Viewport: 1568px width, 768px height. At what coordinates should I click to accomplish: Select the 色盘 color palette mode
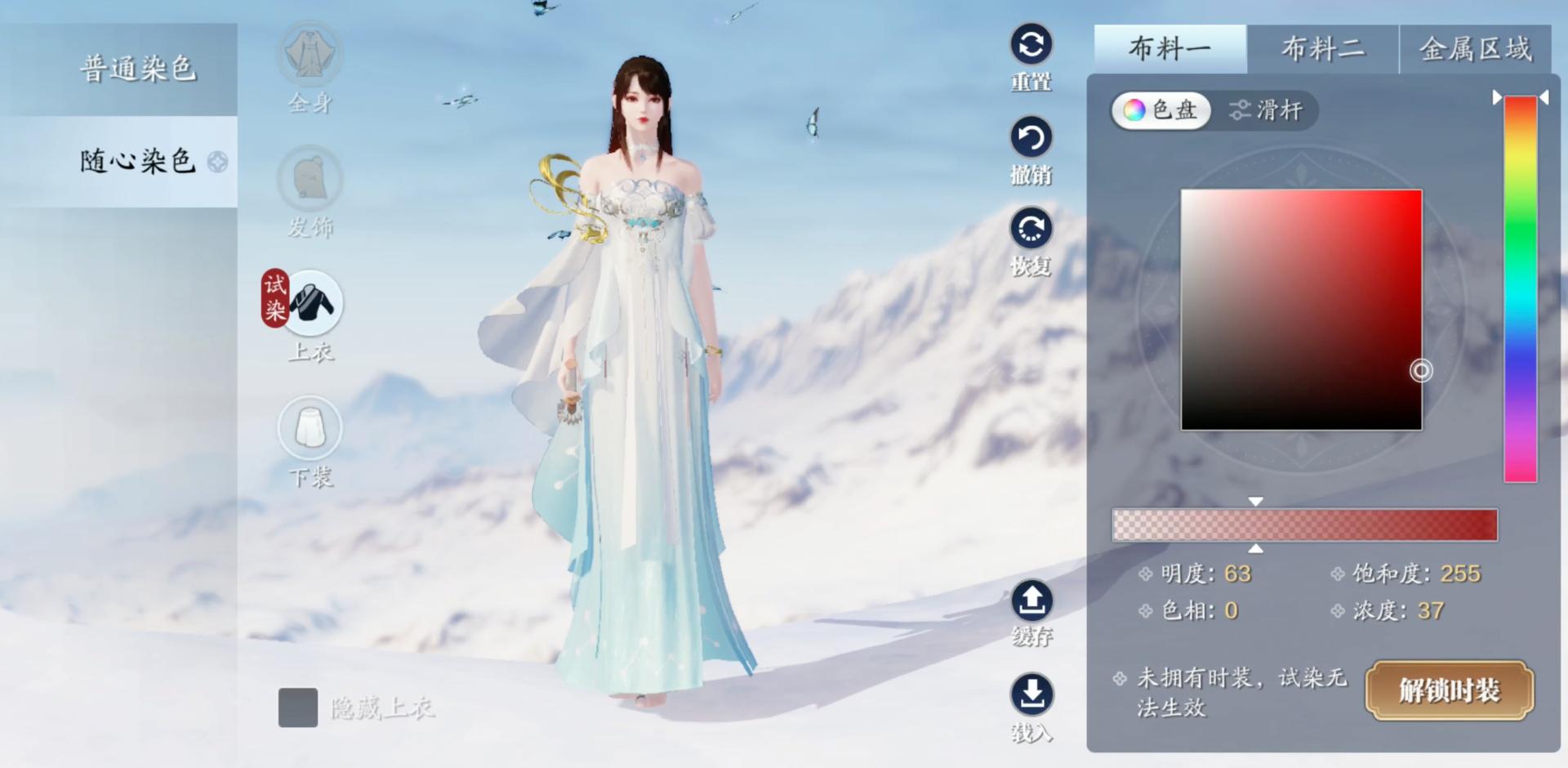pyautogui.click(x=1160, y=110)
